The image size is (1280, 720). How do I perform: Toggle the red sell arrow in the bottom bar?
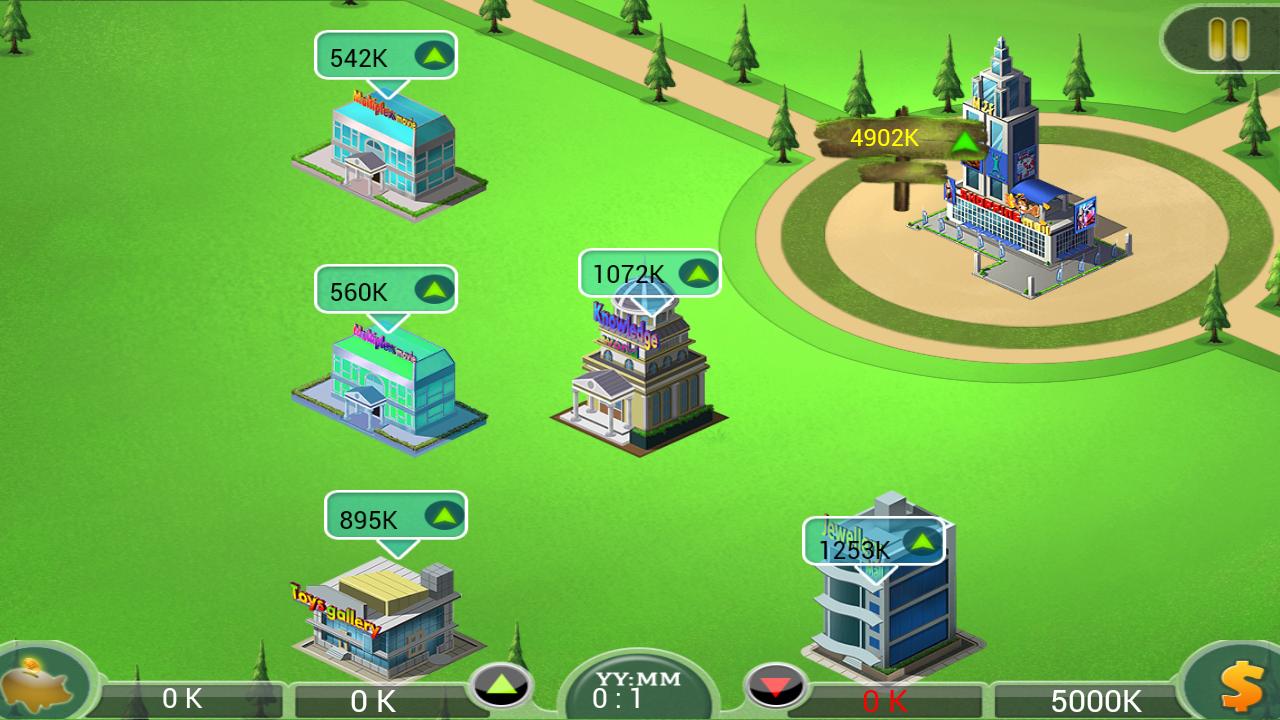tap(777, 686)
